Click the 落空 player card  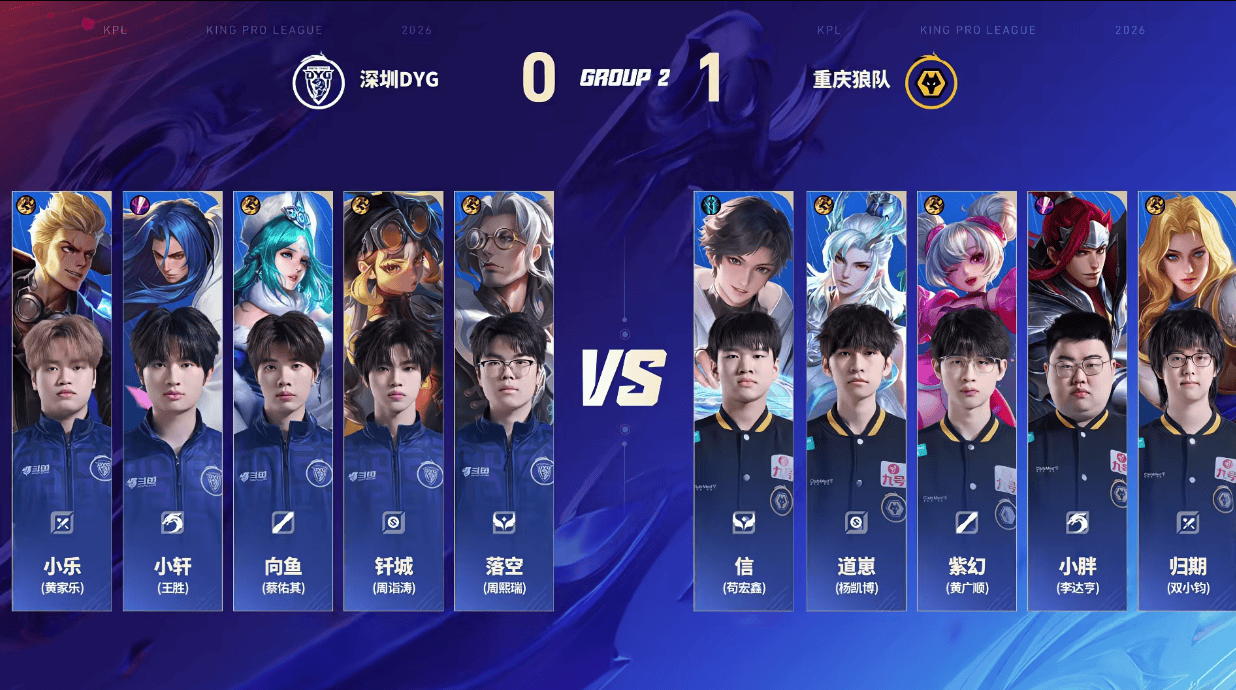click(x=504, y=400)
